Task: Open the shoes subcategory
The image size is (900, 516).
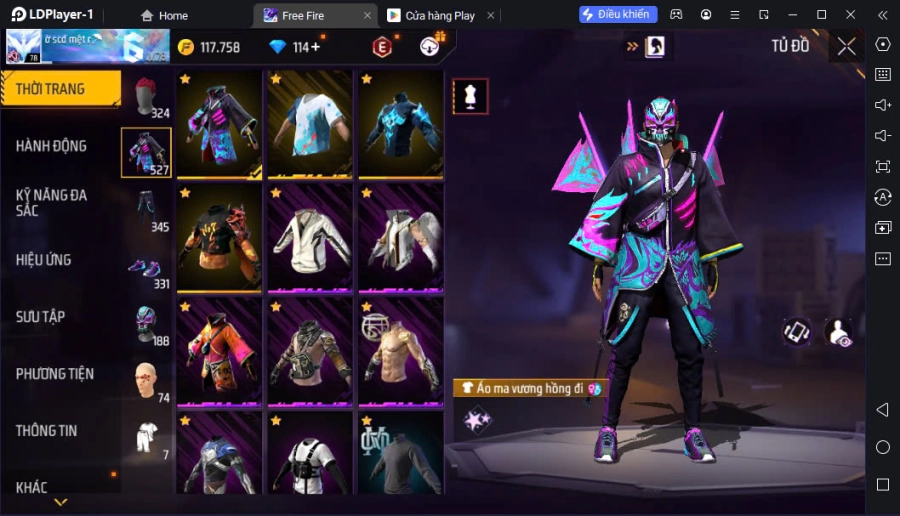Action: (x=146, y=270)
